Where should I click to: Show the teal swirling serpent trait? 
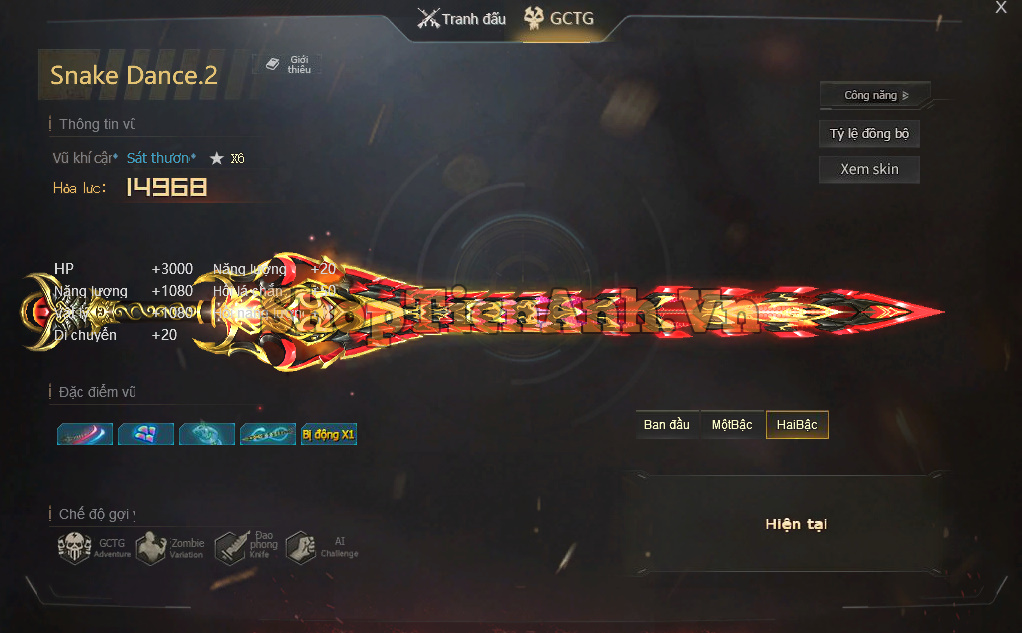[207, 435]
